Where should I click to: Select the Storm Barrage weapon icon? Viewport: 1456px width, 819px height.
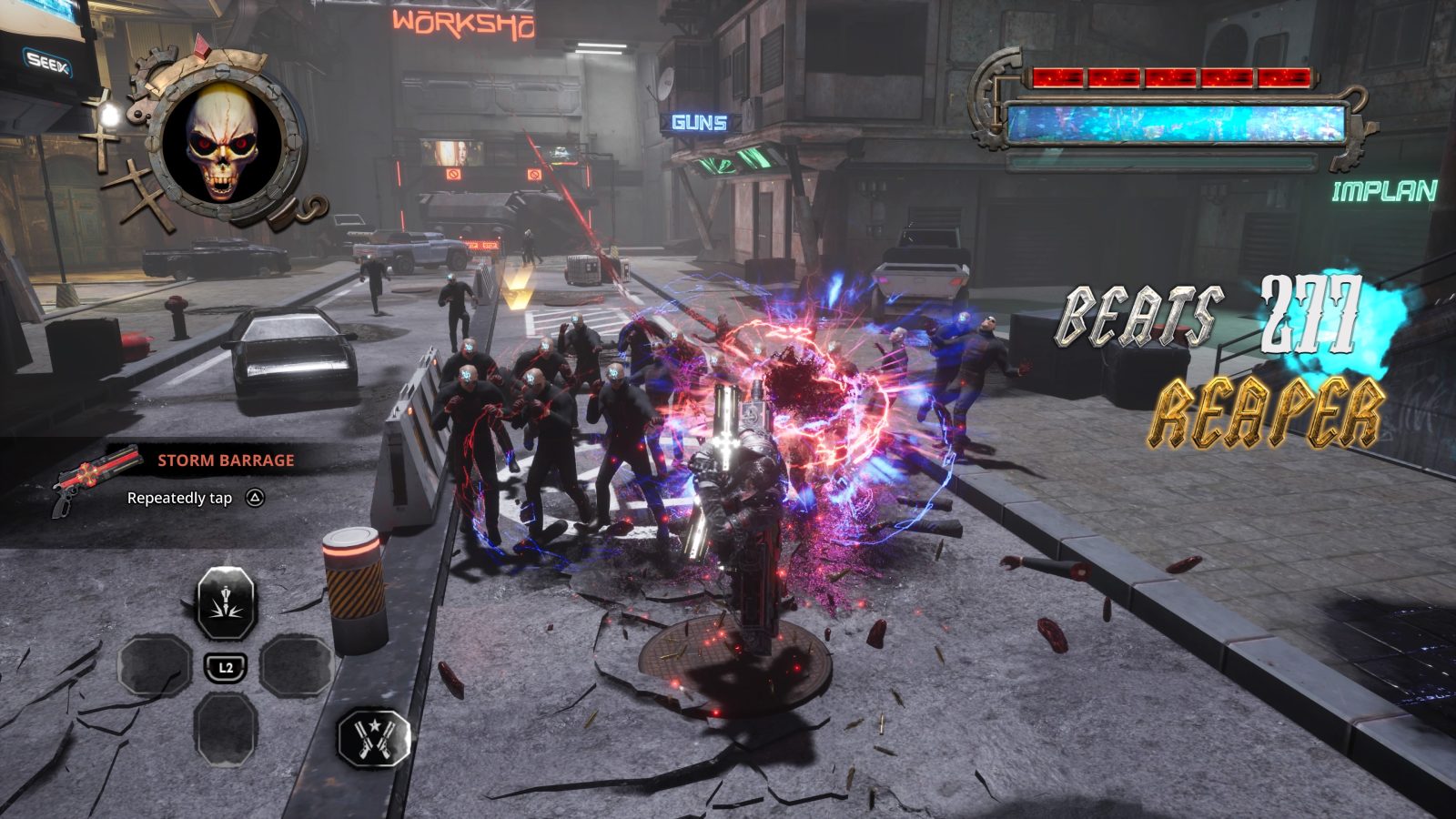tap(98, 477)
